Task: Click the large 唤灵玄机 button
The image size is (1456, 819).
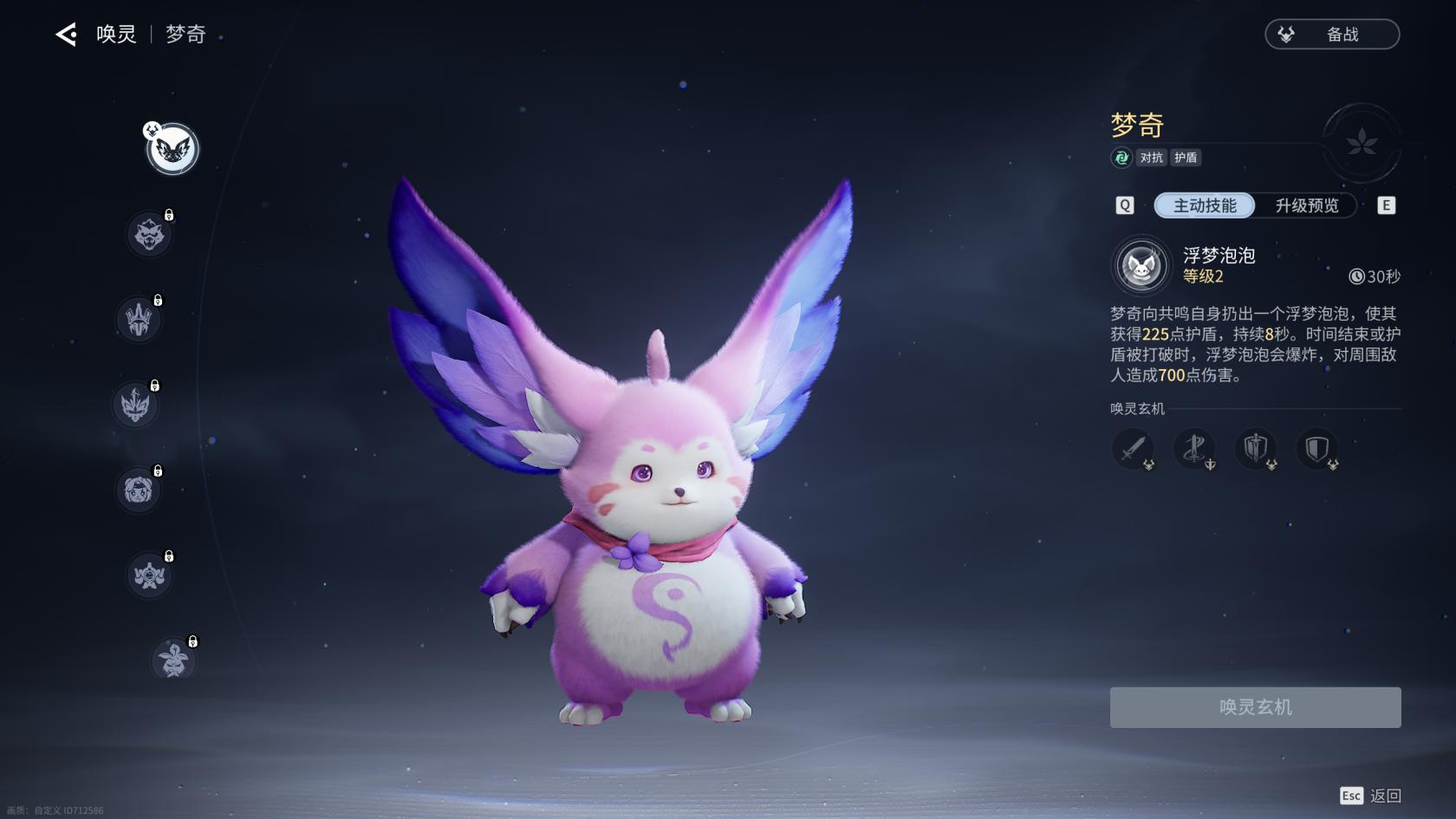Action: (1255, 707)
